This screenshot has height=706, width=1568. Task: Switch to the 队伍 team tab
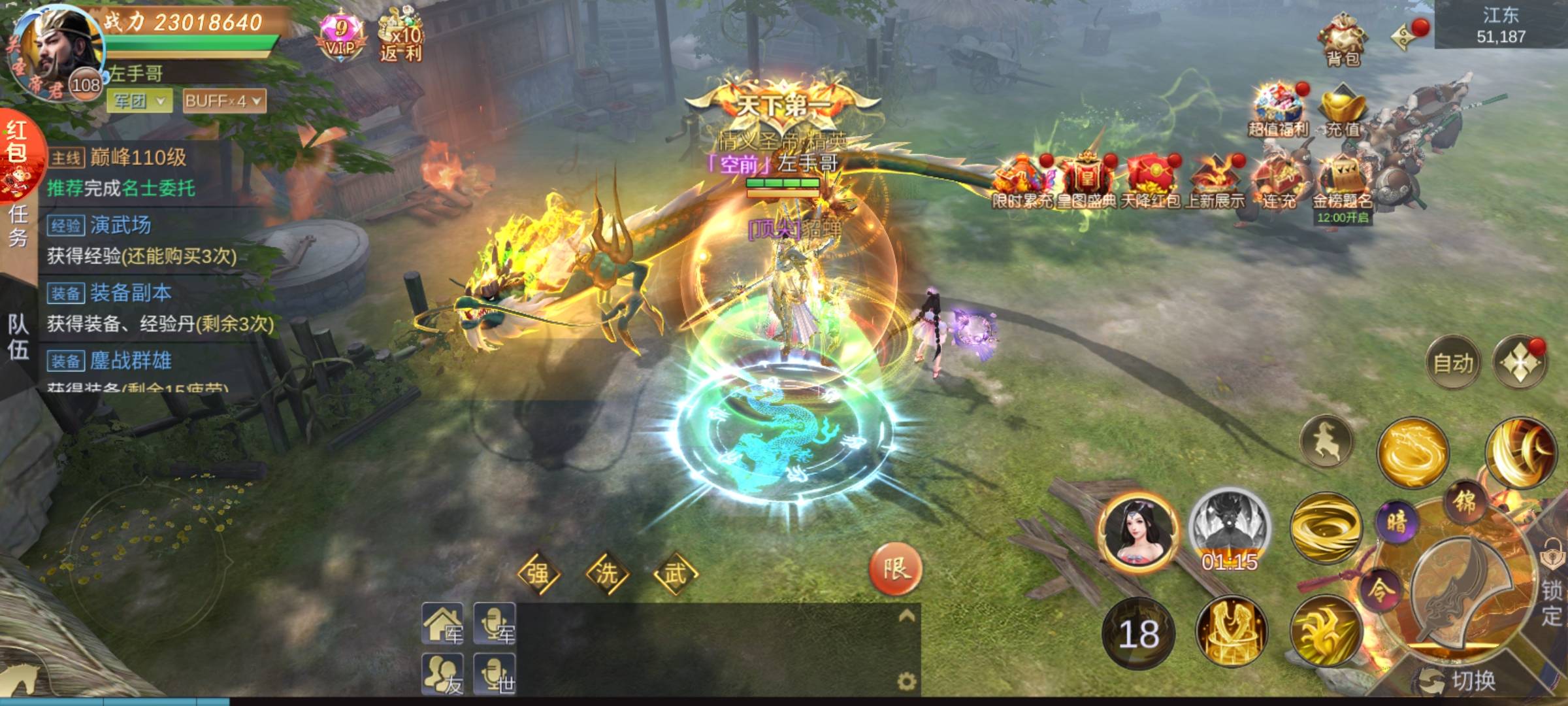click(x=18, y=337)
